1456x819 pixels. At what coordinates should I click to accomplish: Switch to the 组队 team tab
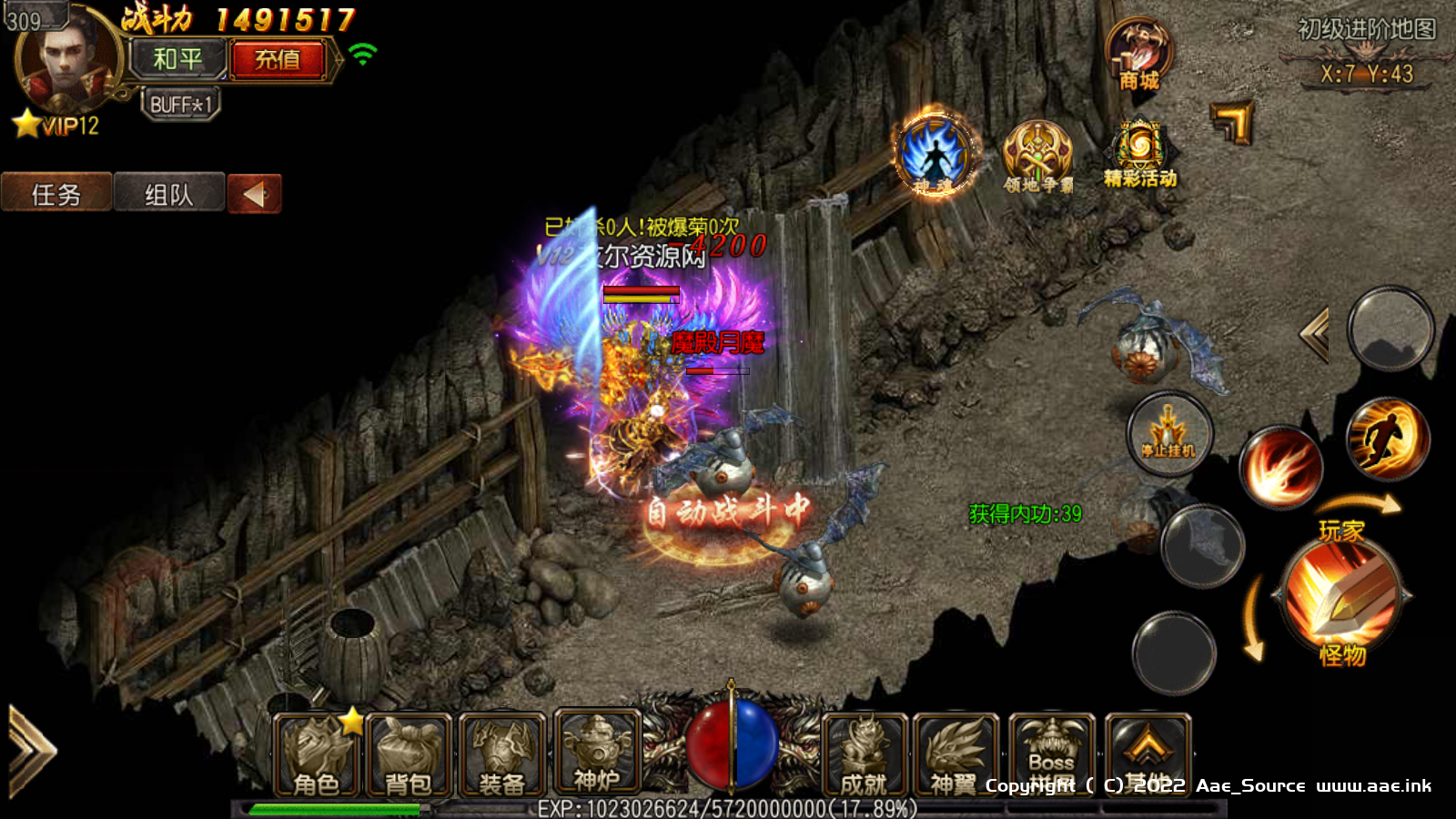(169, 194)
